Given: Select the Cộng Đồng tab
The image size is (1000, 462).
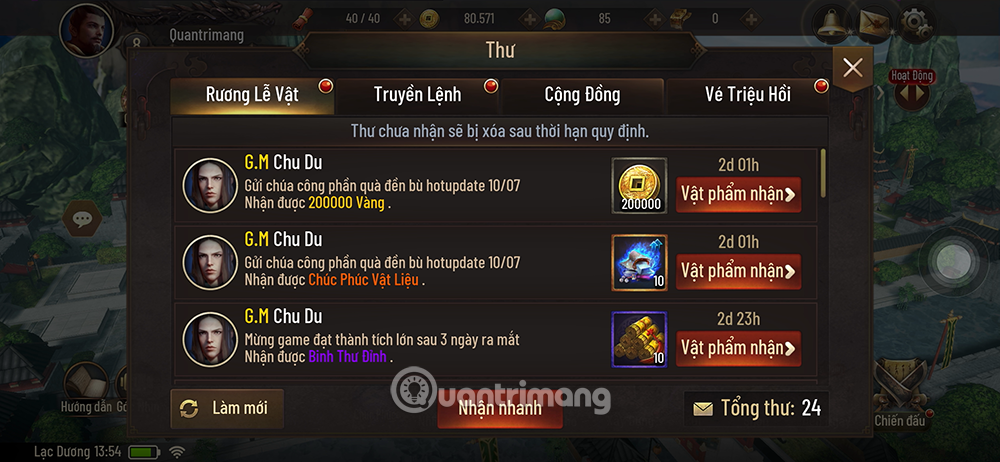Looking at the screenshot, I should [582, 95].
